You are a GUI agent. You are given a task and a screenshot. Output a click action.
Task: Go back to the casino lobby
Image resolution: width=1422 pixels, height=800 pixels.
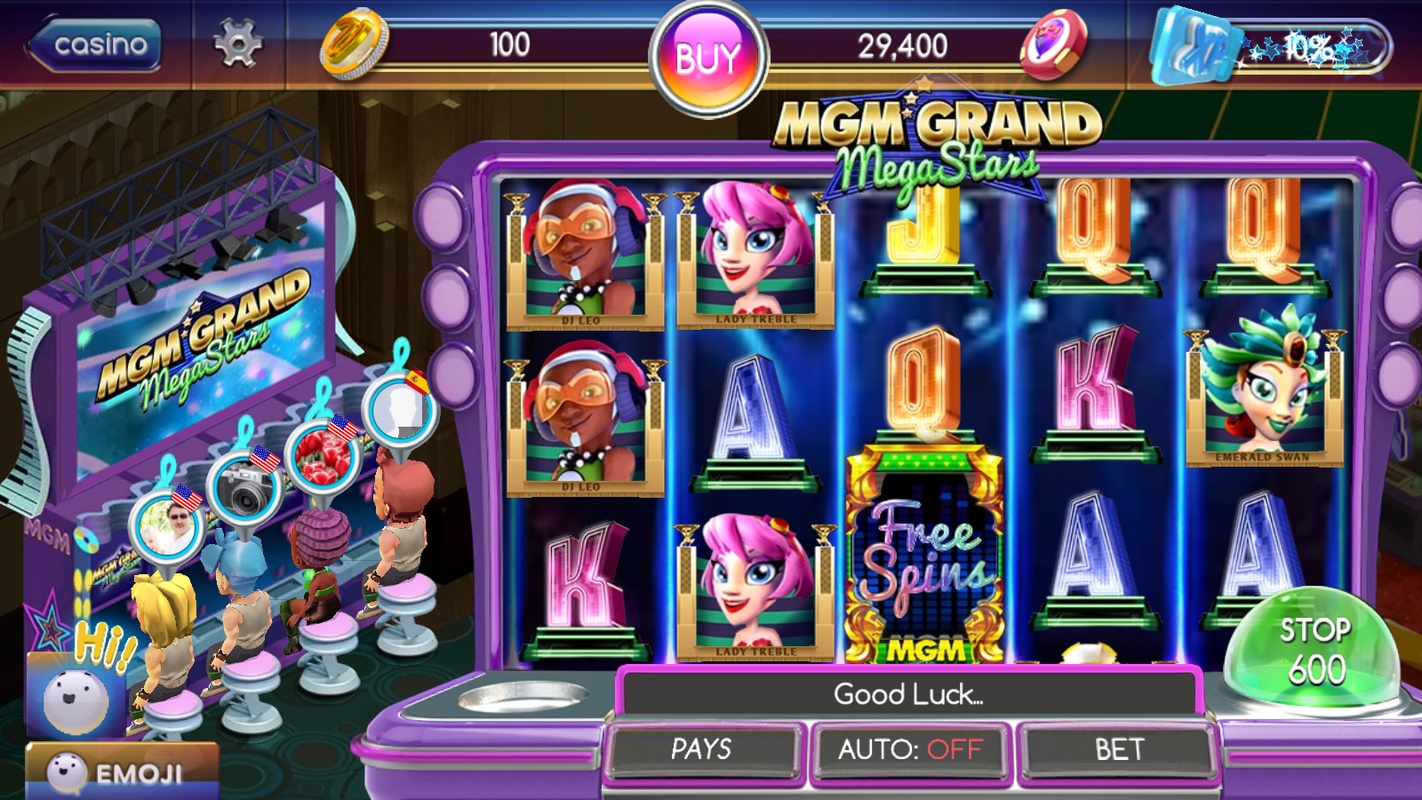coord(95,45)
